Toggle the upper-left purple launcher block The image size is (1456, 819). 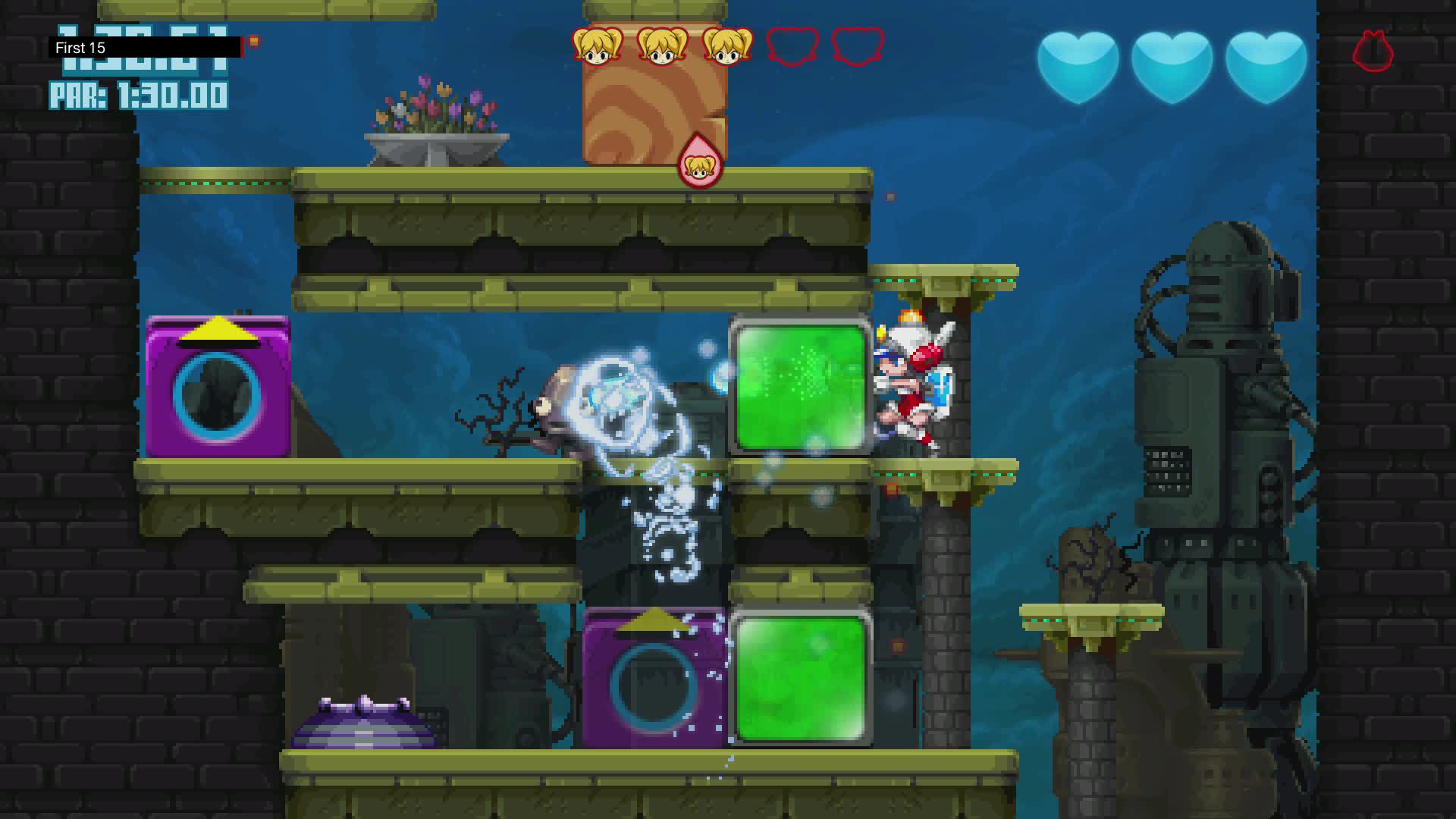point(218,387)
